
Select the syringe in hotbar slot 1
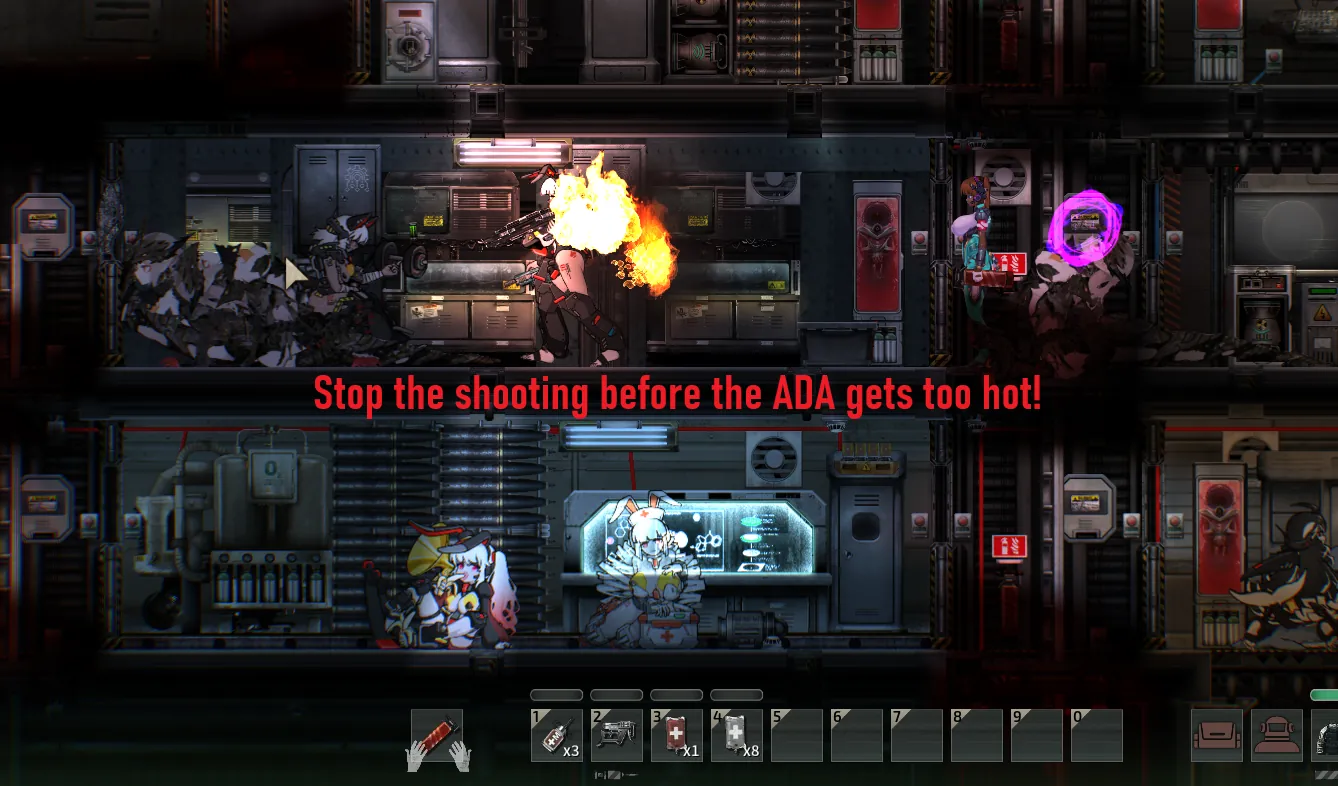556,736
